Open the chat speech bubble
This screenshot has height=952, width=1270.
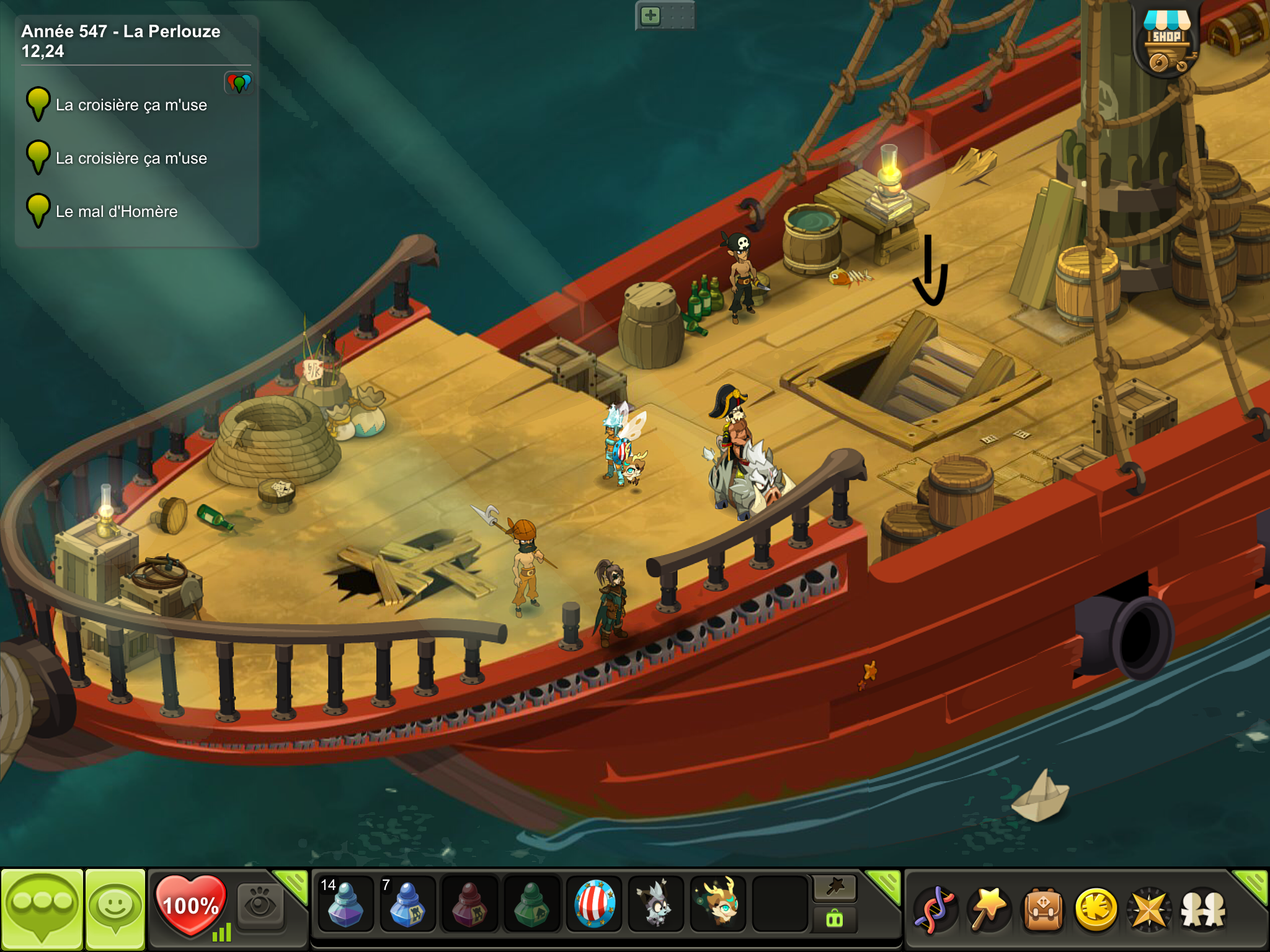tap(42, 907)
